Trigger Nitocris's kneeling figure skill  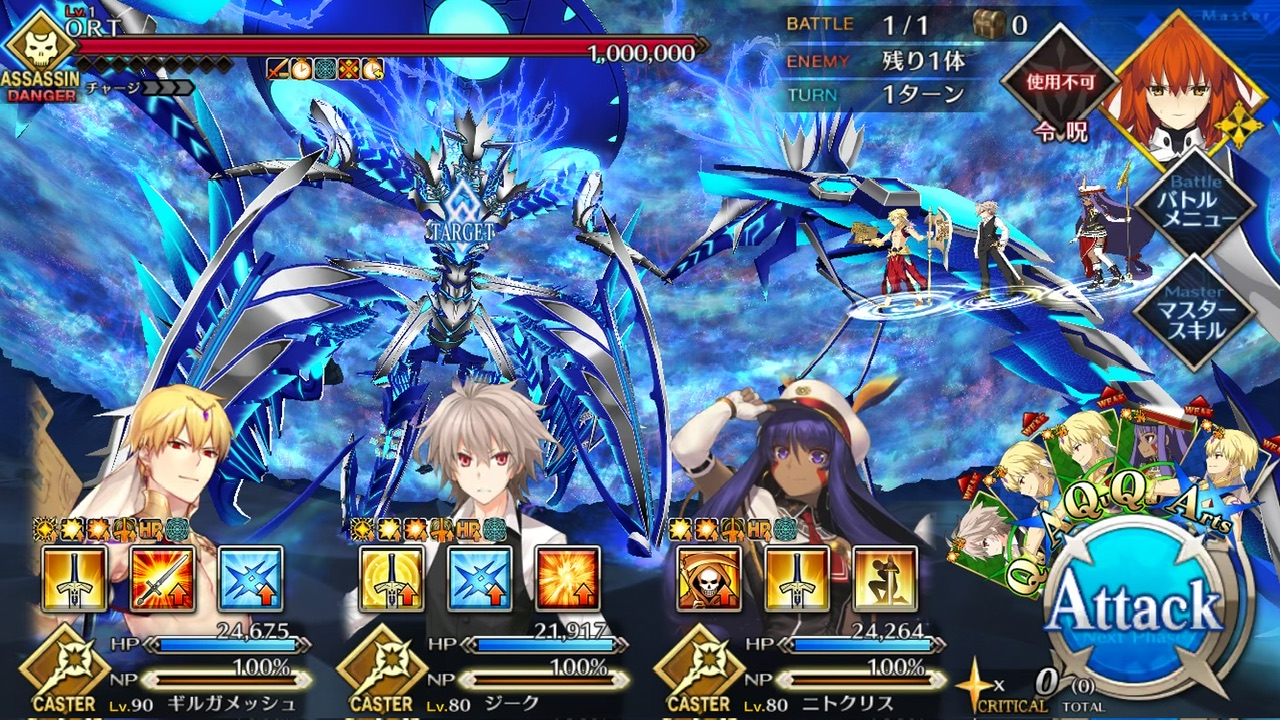click(x=885, y=580)
